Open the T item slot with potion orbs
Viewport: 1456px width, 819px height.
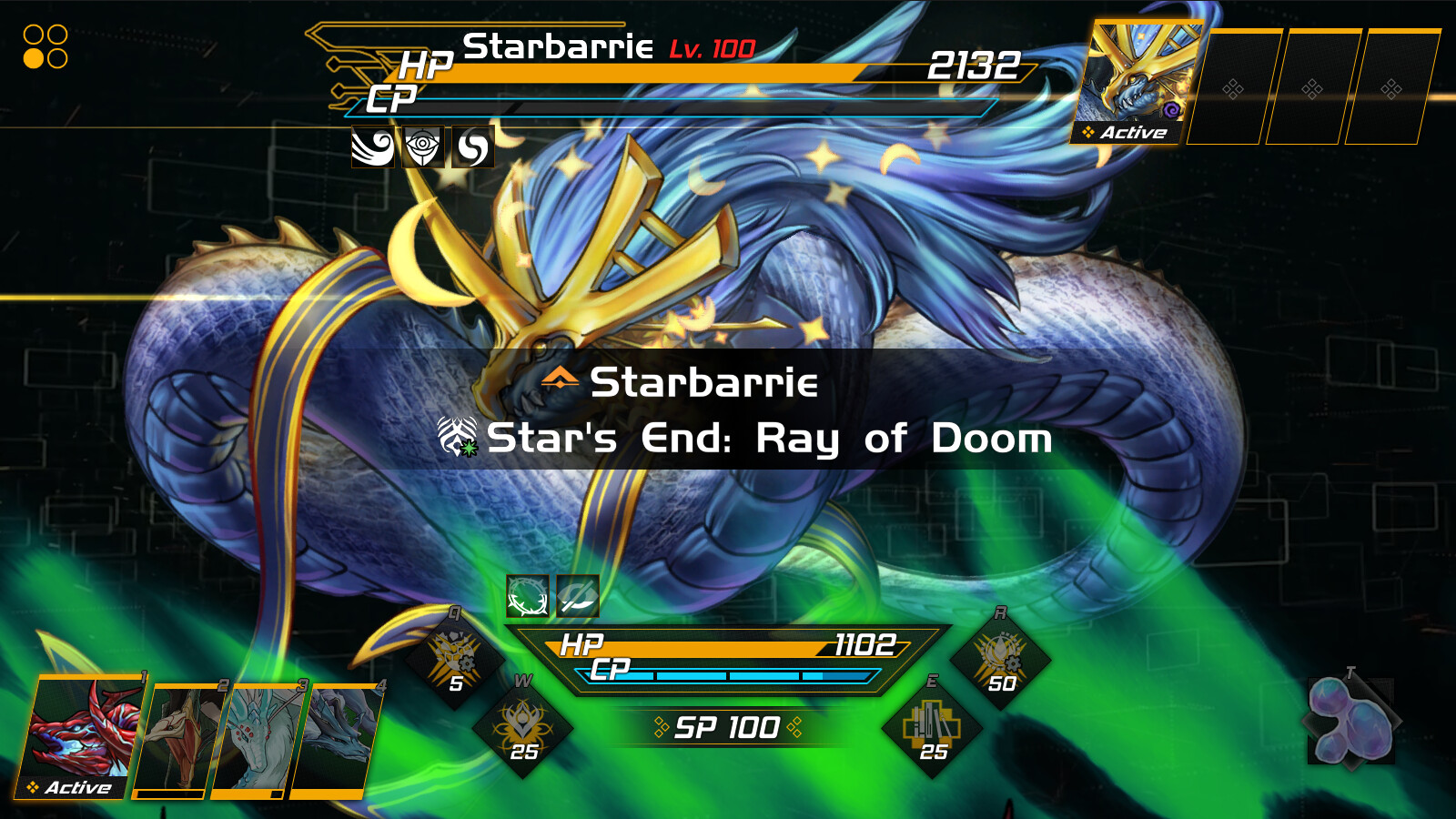(x=1350, y=723)
